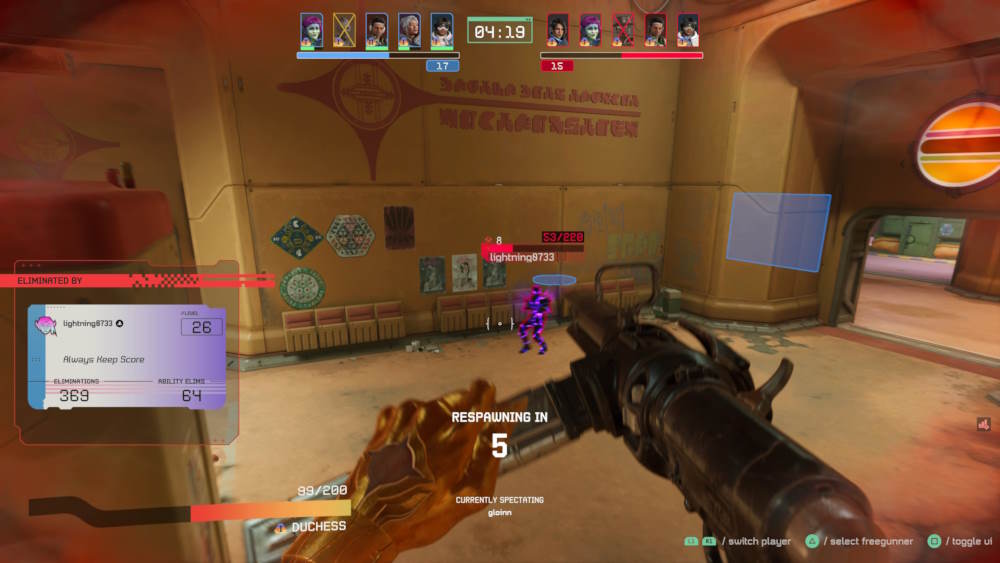Image resolution: width=1000 pixels, height=563 pixels.
Task: Pick the crossed-out red team portrait
Action: point(623,29)
